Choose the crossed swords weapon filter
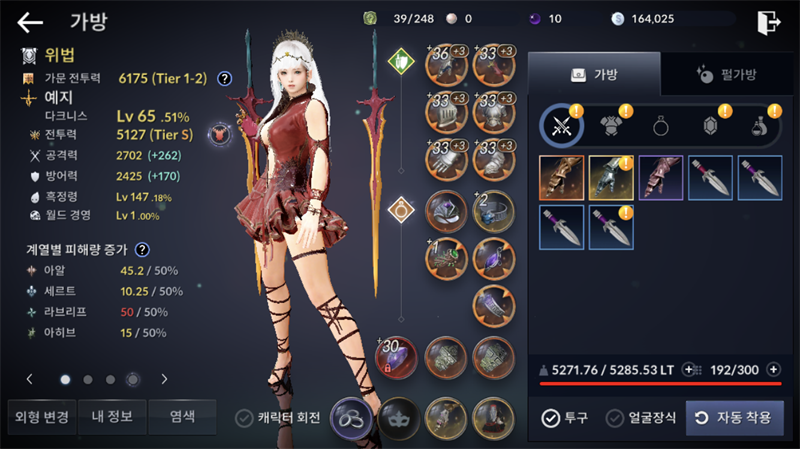 [561, 126]
